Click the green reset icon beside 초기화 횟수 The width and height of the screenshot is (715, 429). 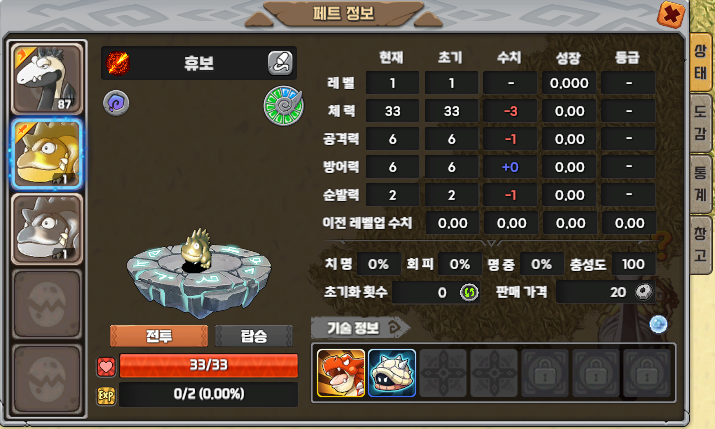click(x=469, y=292)
